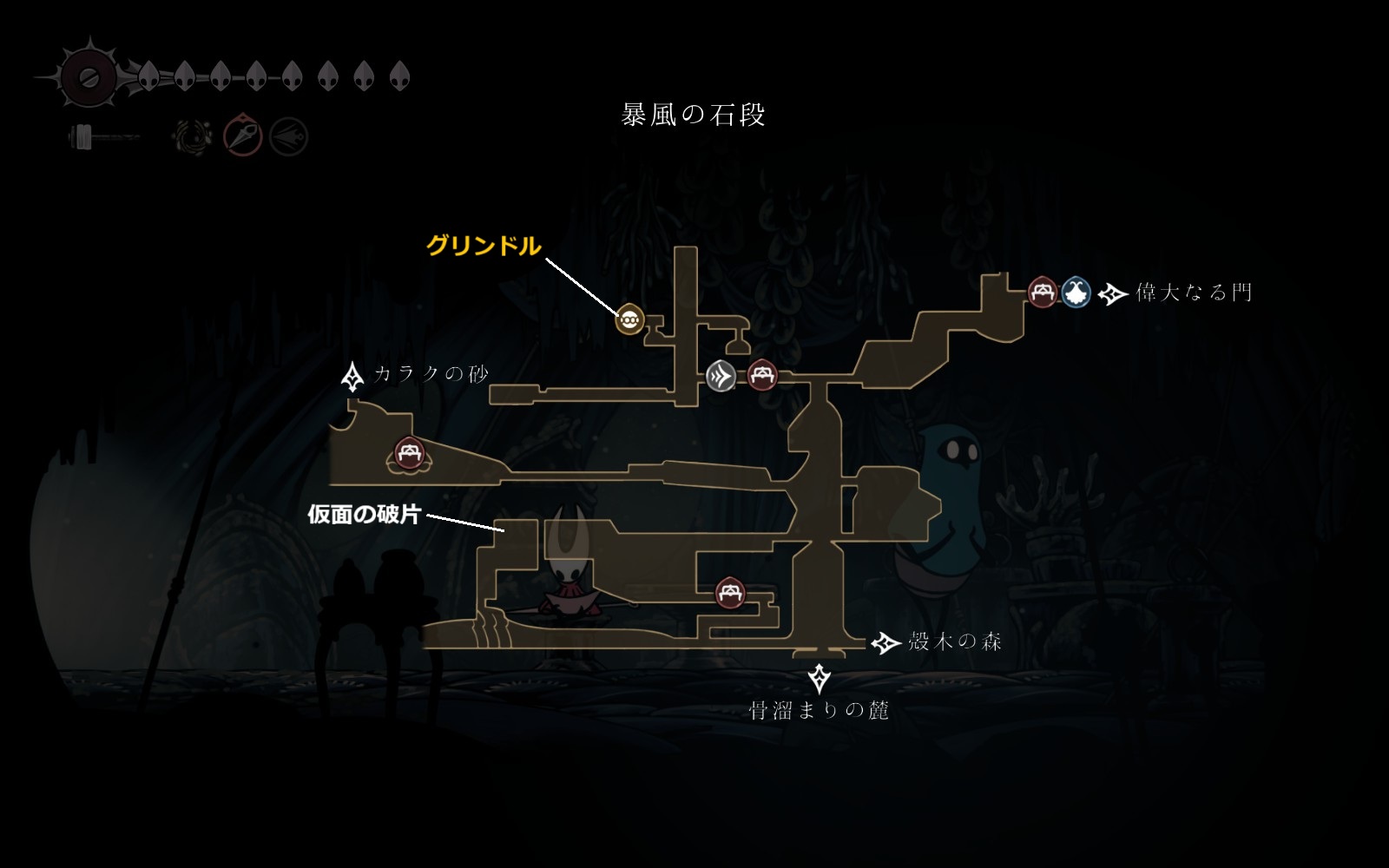Select the gold Grindle map marker

click(x=629, y=319)
